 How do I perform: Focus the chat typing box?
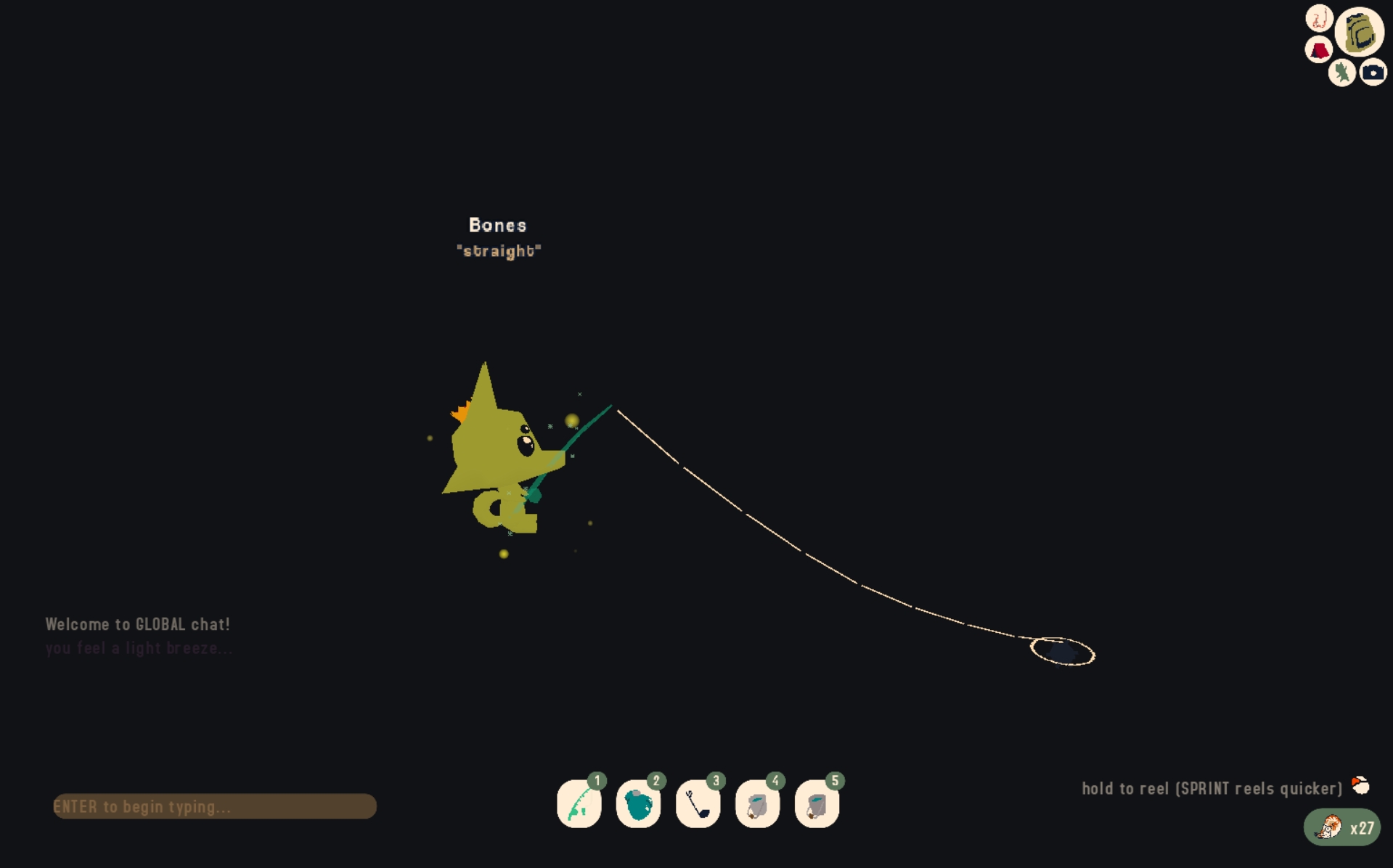point(215,806)
